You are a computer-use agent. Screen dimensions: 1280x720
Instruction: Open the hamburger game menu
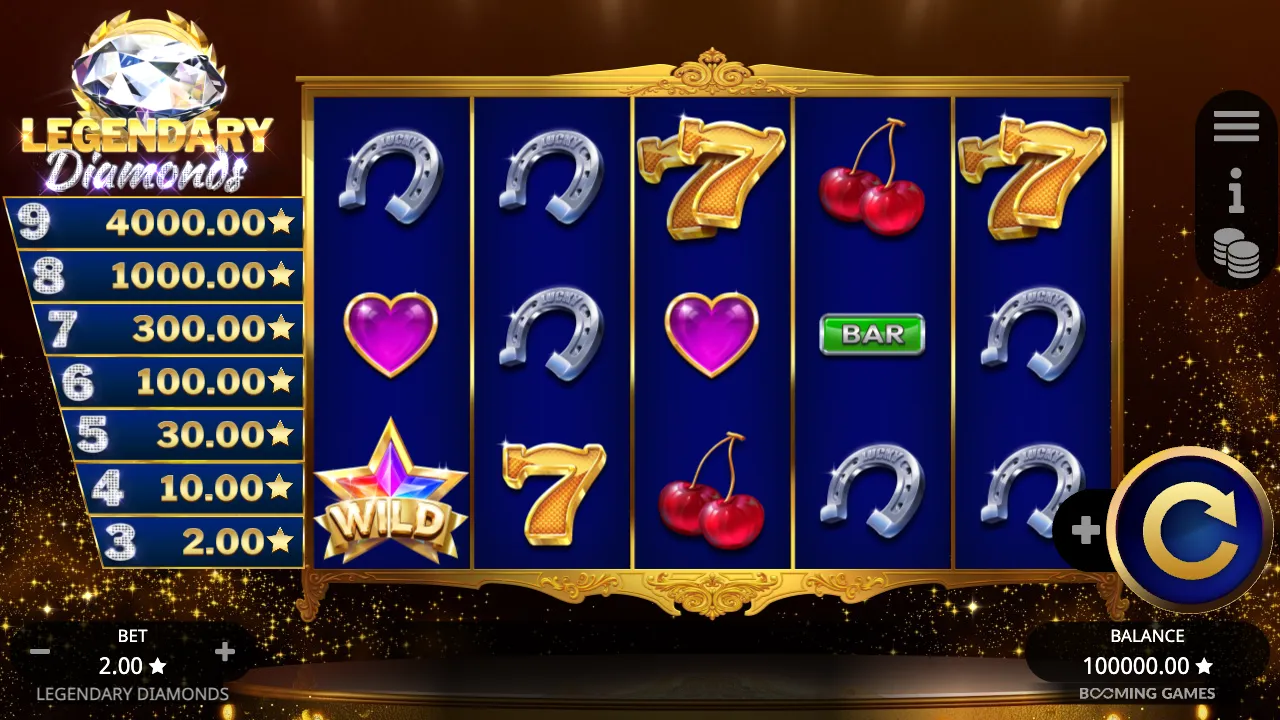point(1237,124)
